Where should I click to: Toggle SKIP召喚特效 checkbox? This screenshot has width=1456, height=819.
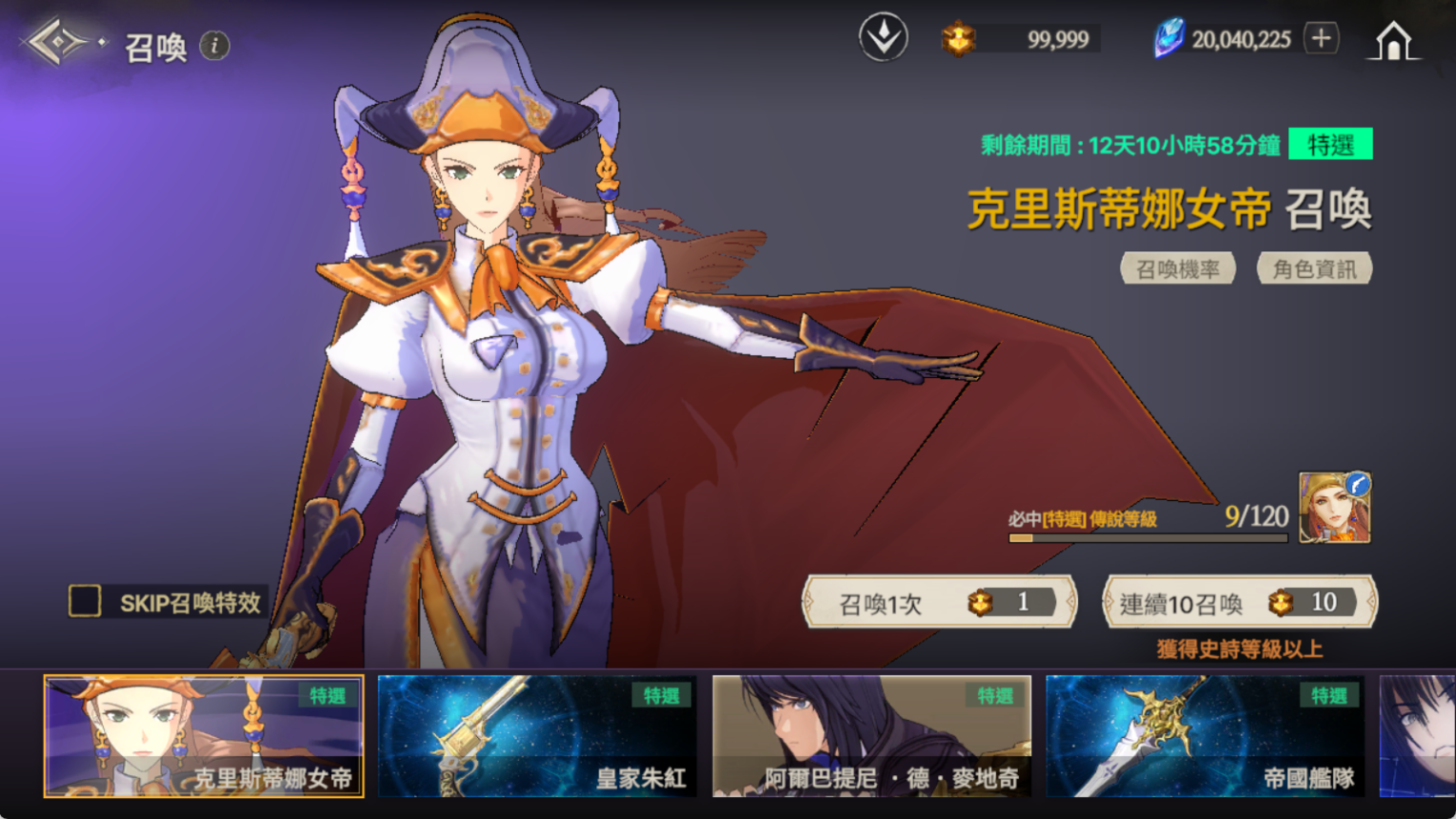[85, 601]
